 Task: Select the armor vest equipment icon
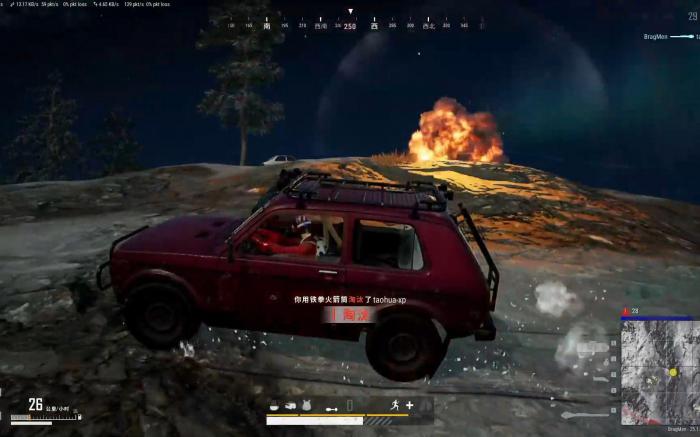[x=305, y=405]
